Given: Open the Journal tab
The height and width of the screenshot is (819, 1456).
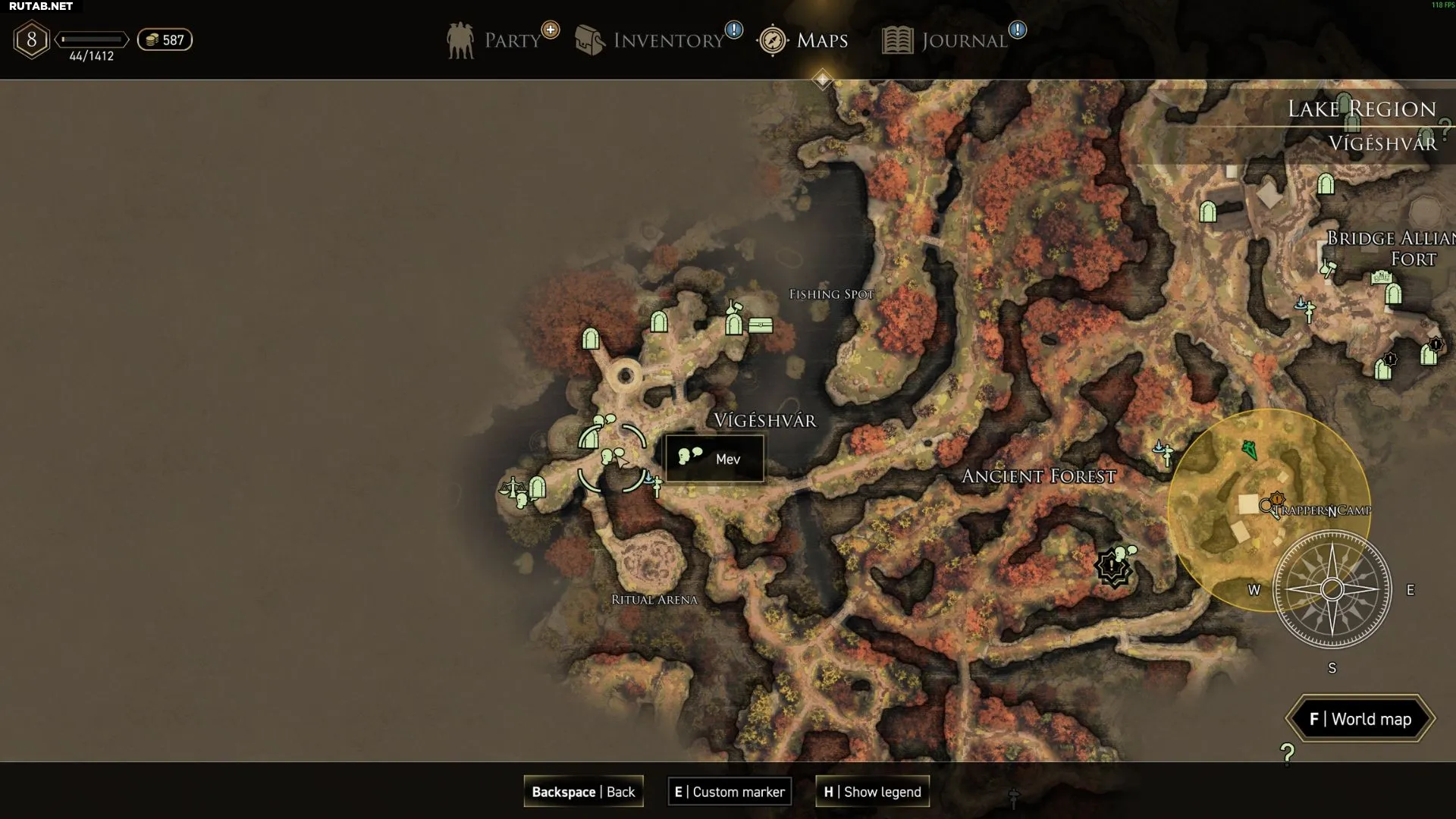Looking at the screenshot, I should click(x=946, y=40).
